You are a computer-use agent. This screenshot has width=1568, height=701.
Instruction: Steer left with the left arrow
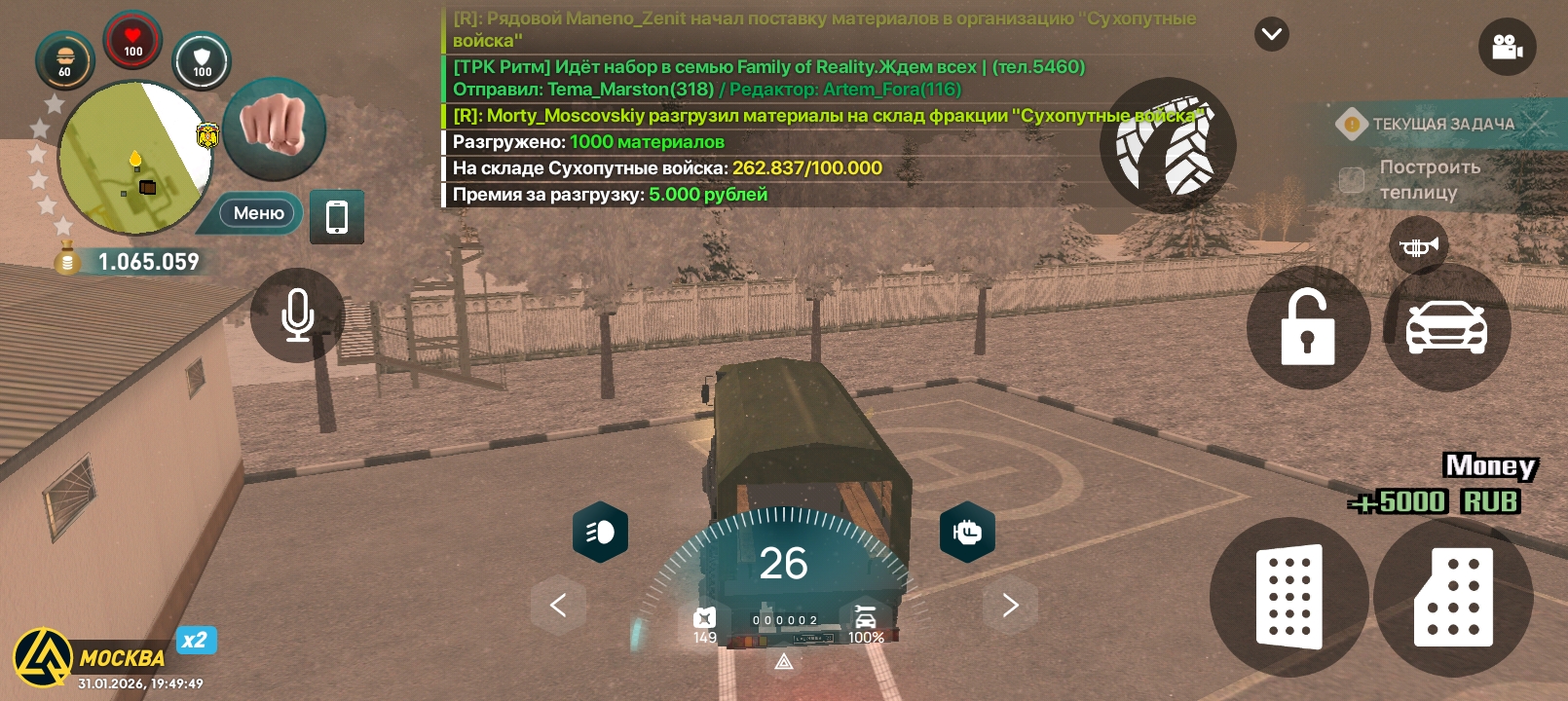coord(558,605)
